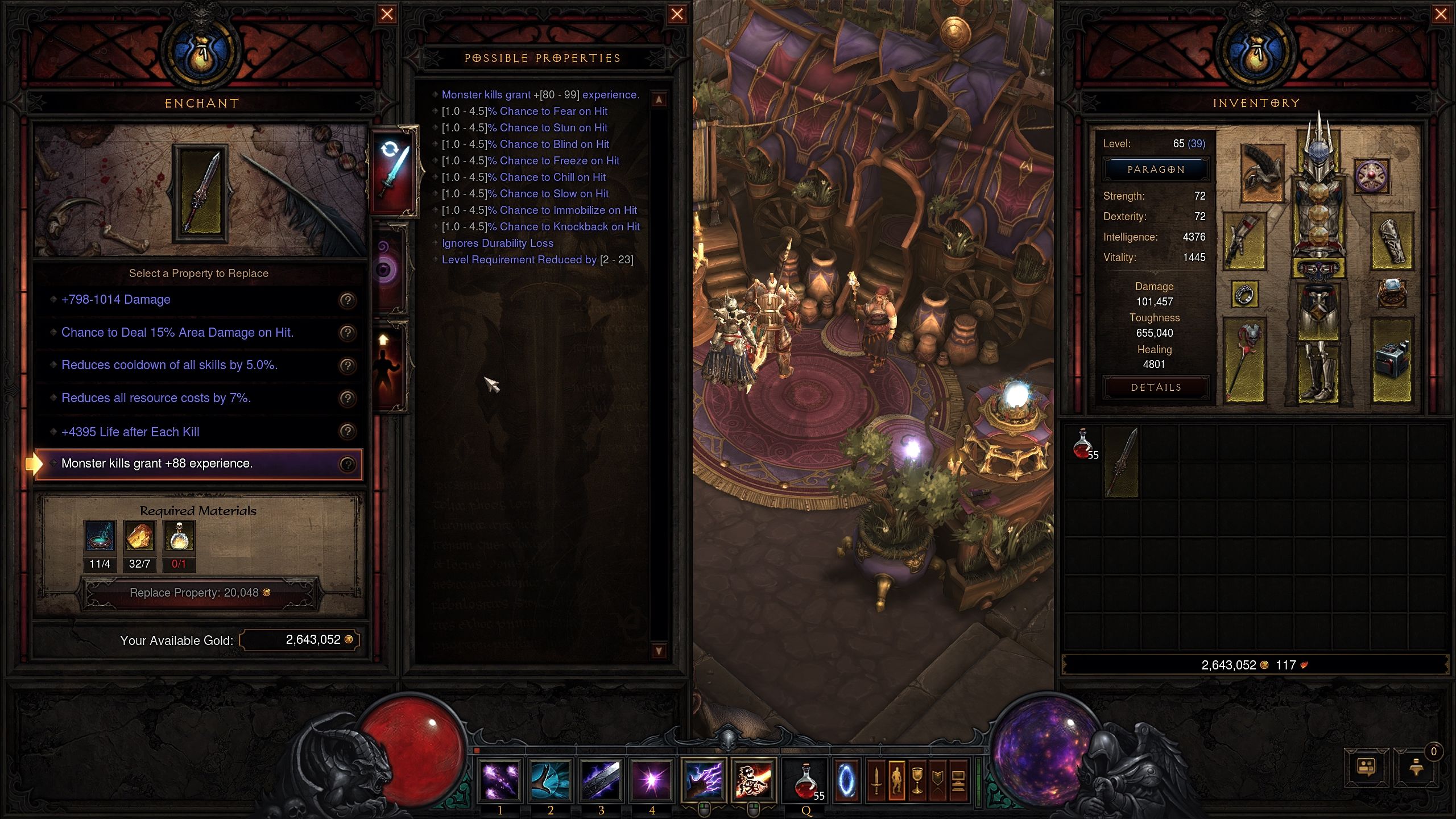Click the weapon slot in the Enchant window
This screenshot has width=1456, height=819.
point(201,193)
